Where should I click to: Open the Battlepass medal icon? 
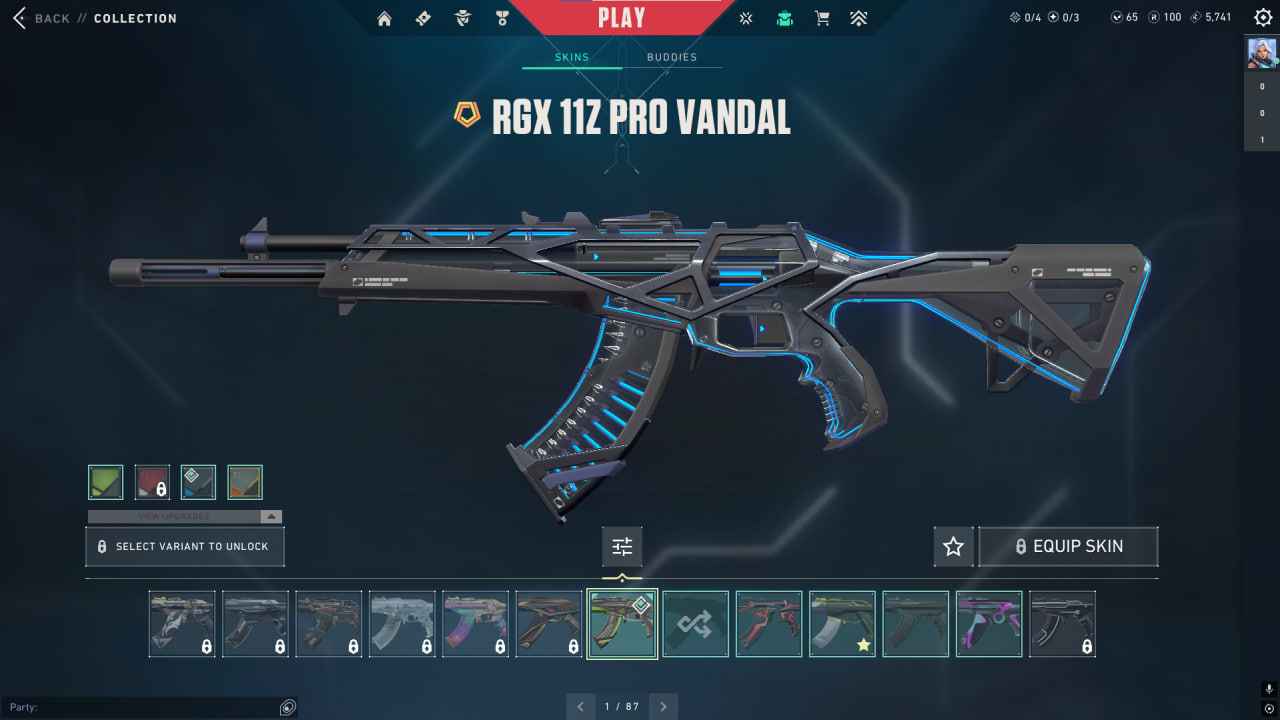(x=502, y=17)
